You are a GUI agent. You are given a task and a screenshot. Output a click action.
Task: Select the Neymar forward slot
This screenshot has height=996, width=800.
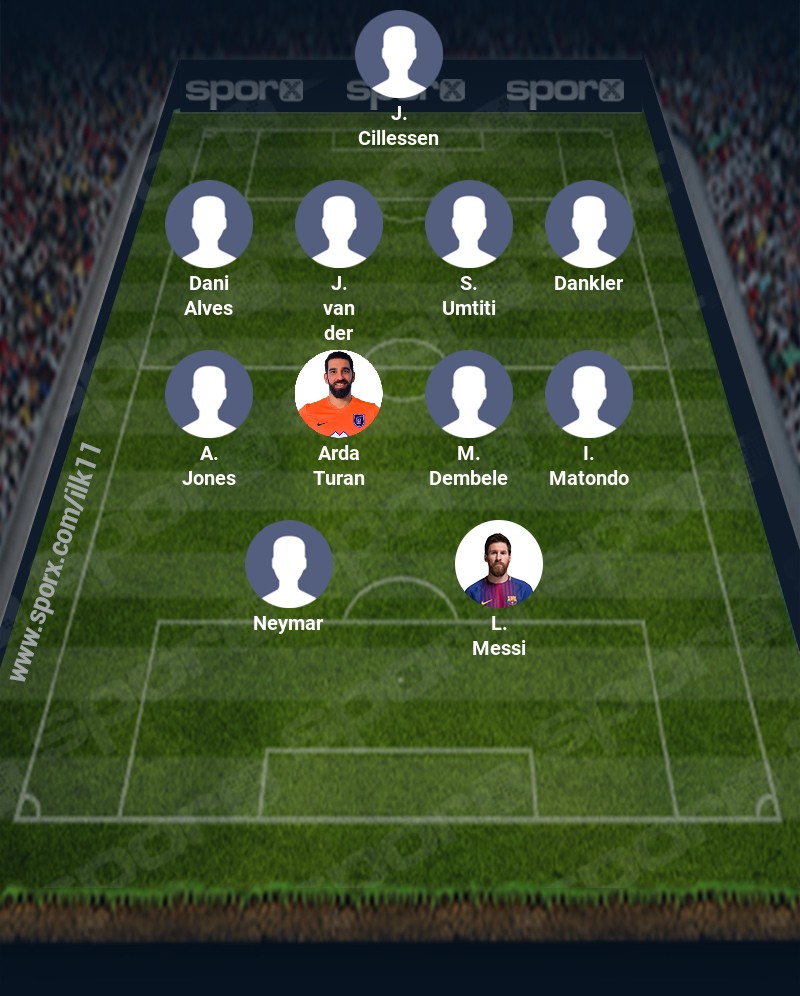click(x=289, y=564)
